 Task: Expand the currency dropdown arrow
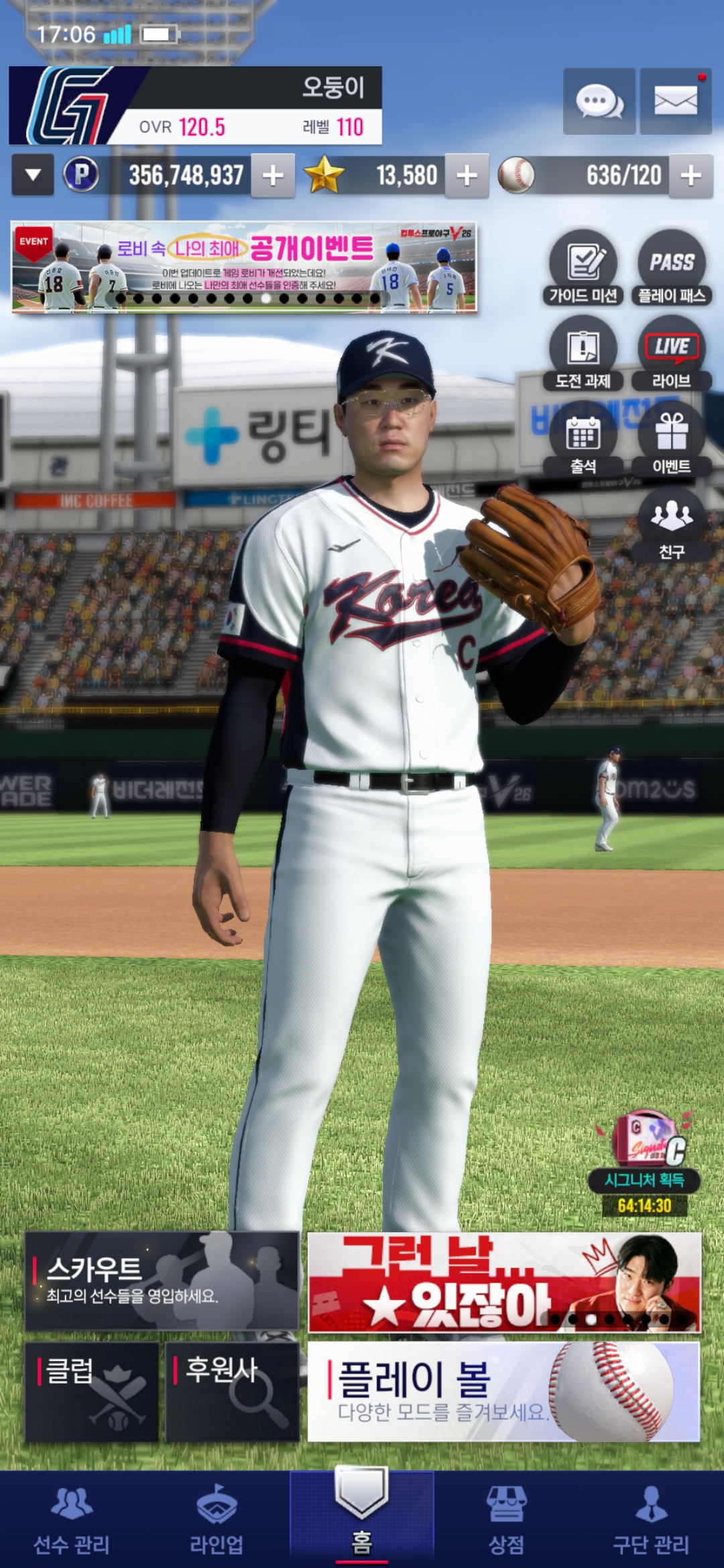tap(32, 176)
